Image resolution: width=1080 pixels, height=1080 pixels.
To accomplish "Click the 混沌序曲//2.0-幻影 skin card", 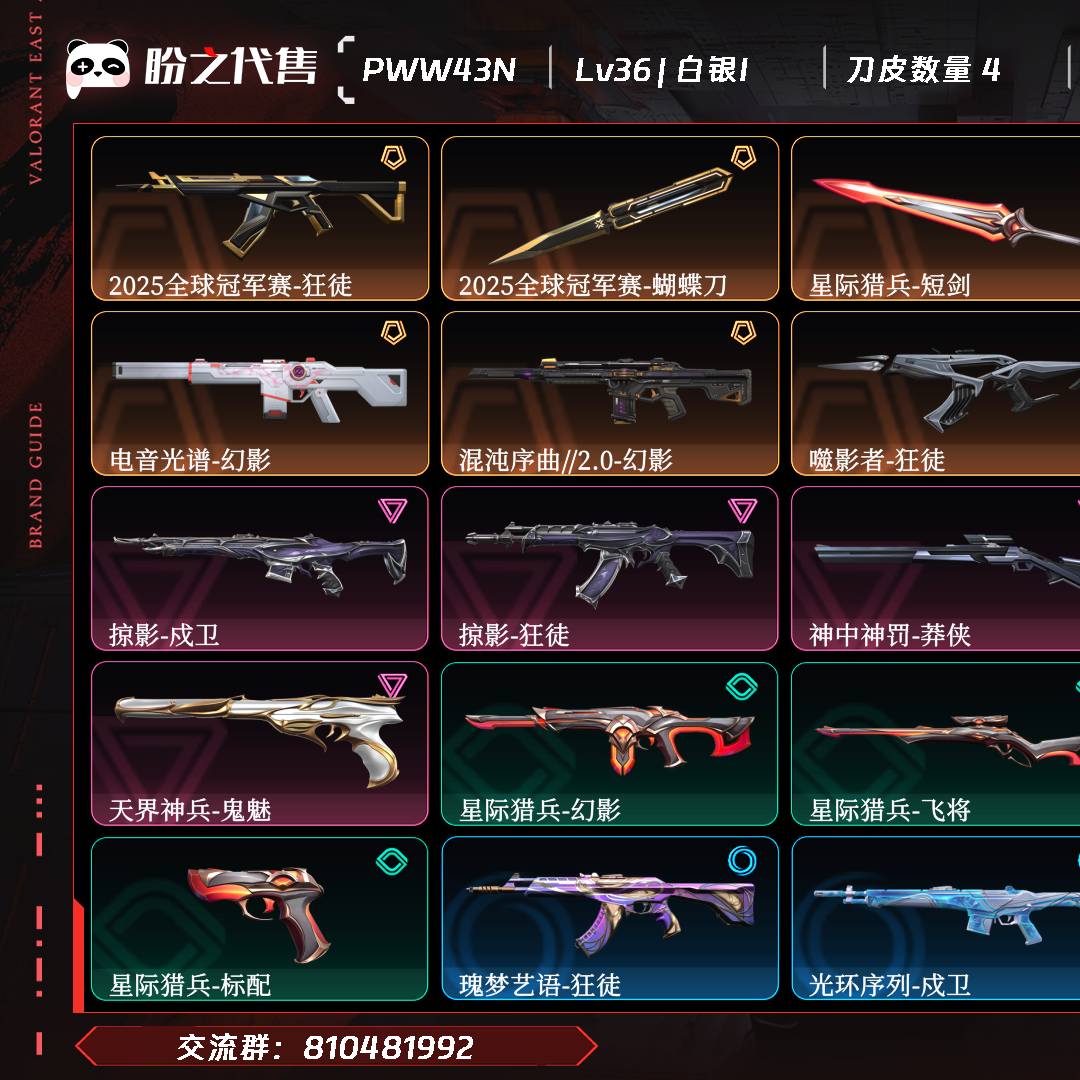I will tap(610, 393).
